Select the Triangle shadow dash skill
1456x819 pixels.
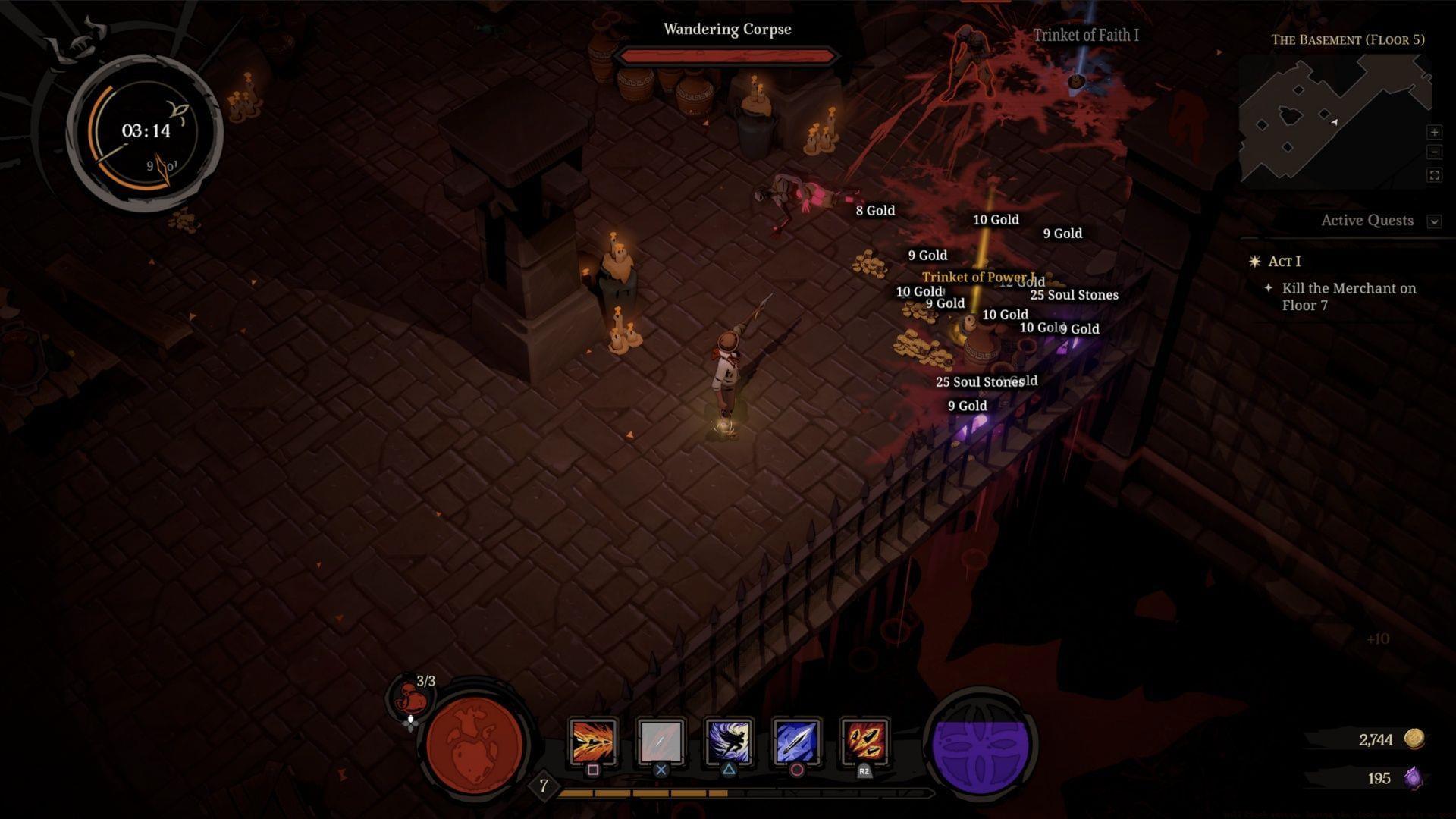(x=729, y=741)
